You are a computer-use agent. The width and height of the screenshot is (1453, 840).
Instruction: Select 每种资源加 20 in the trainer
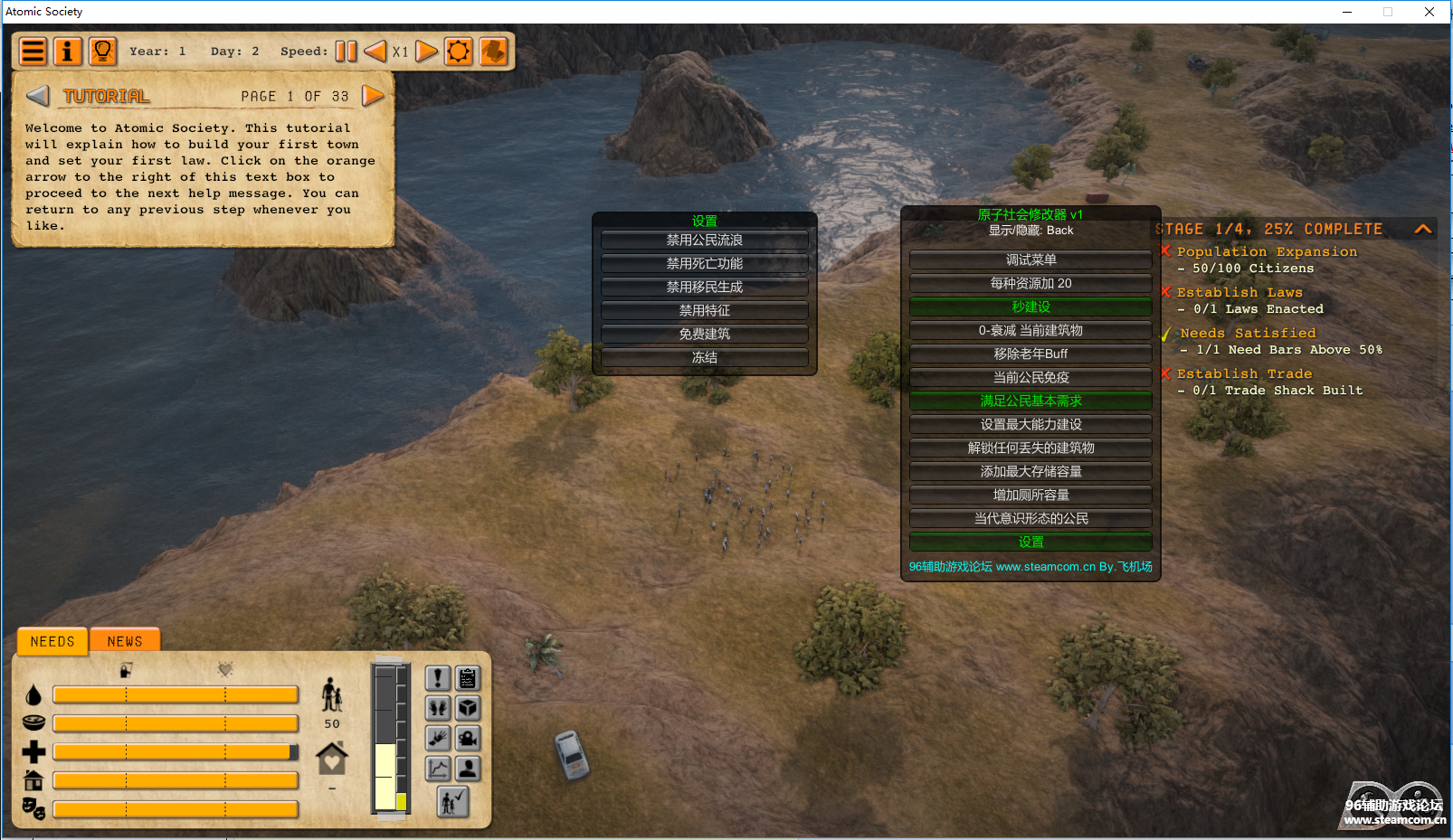1030,284
